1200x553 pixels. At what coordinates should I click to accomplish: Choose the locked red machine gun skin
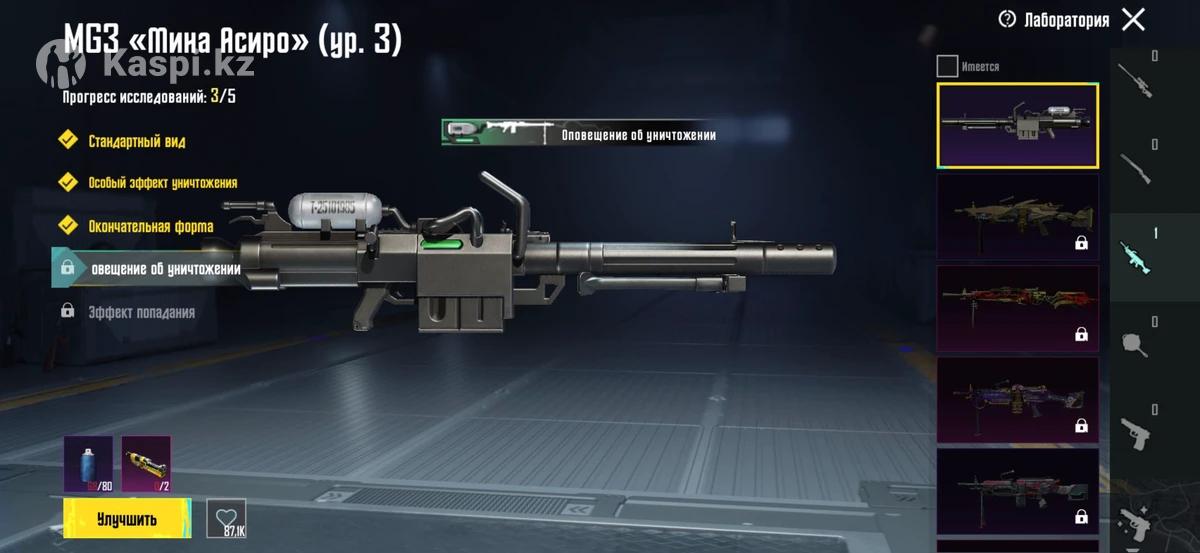[x=1017, y=308]
